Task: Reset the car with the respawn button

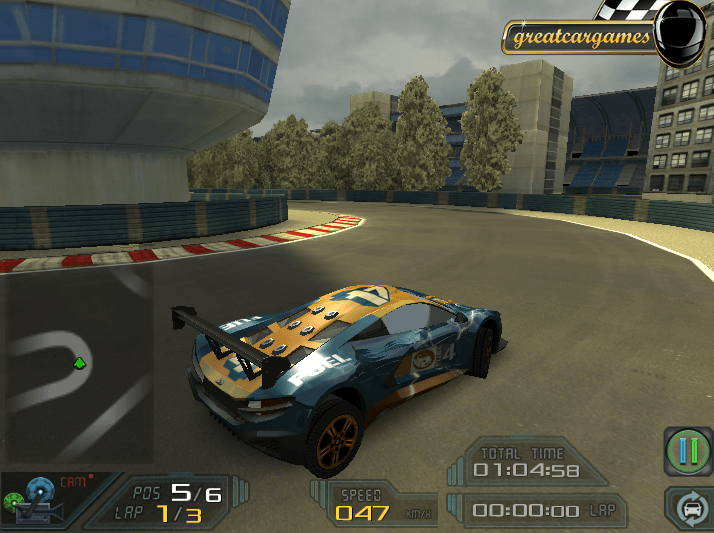Action: pos(691,508)
